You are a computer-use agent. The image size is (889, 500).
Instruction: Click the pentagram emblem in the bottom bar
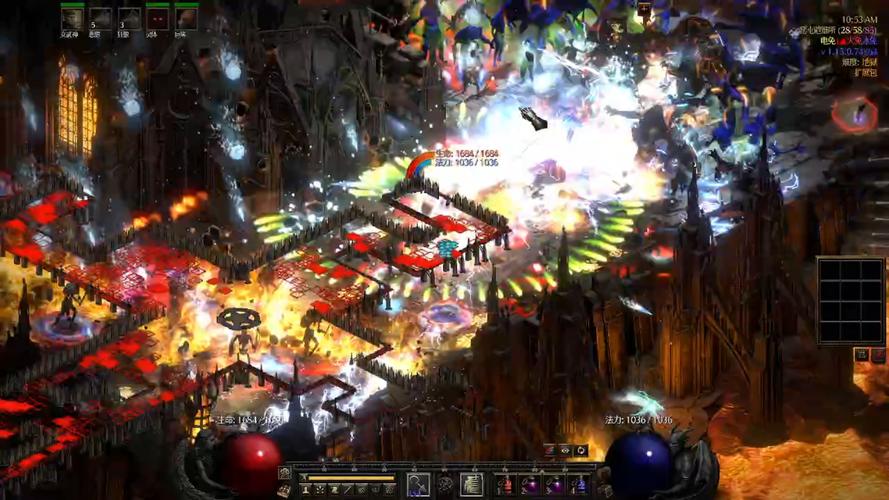[x=445, y=485]
